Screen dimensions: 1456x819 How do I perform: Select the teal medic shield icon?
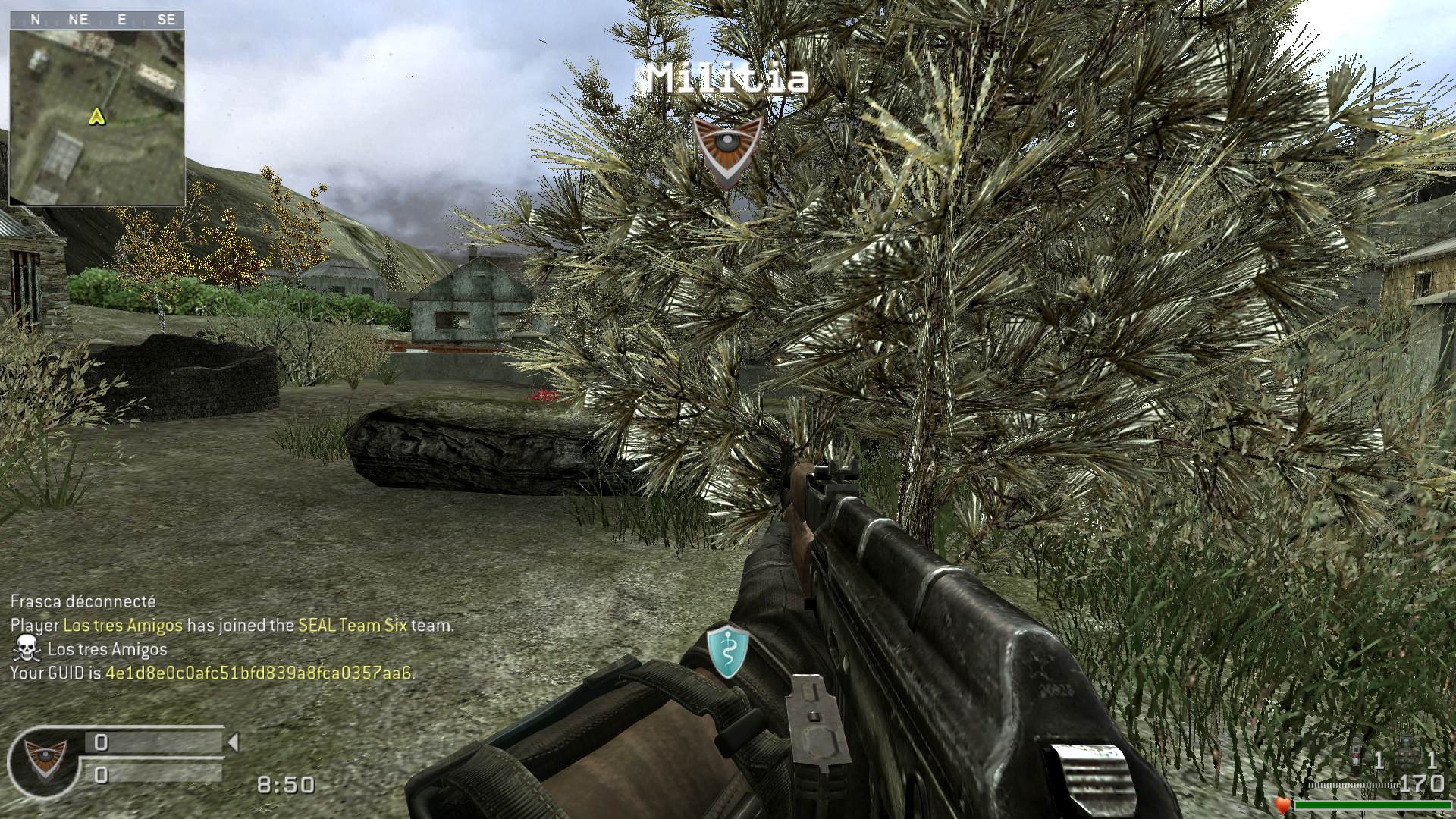point(728,651)
